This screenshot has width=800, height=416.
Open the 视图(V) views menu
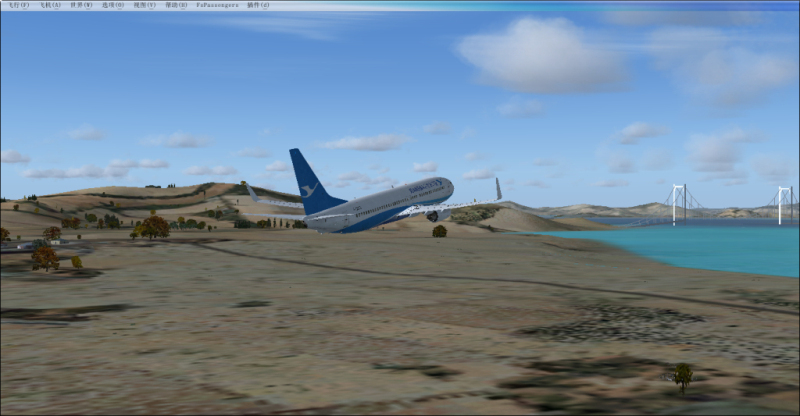pyautogui.click(x=145, y=5)
